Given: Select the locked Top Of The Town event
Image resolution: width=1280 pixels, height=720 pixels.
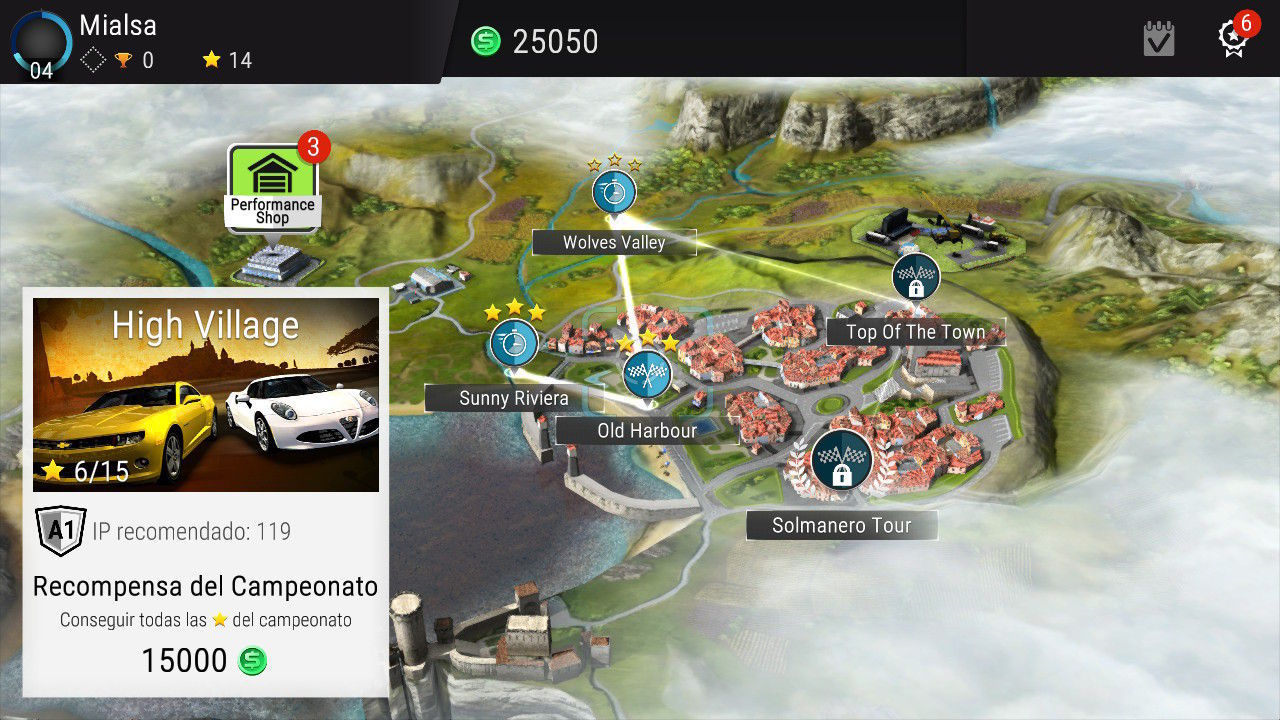Looking at the screenshot, I should (916, 277).
